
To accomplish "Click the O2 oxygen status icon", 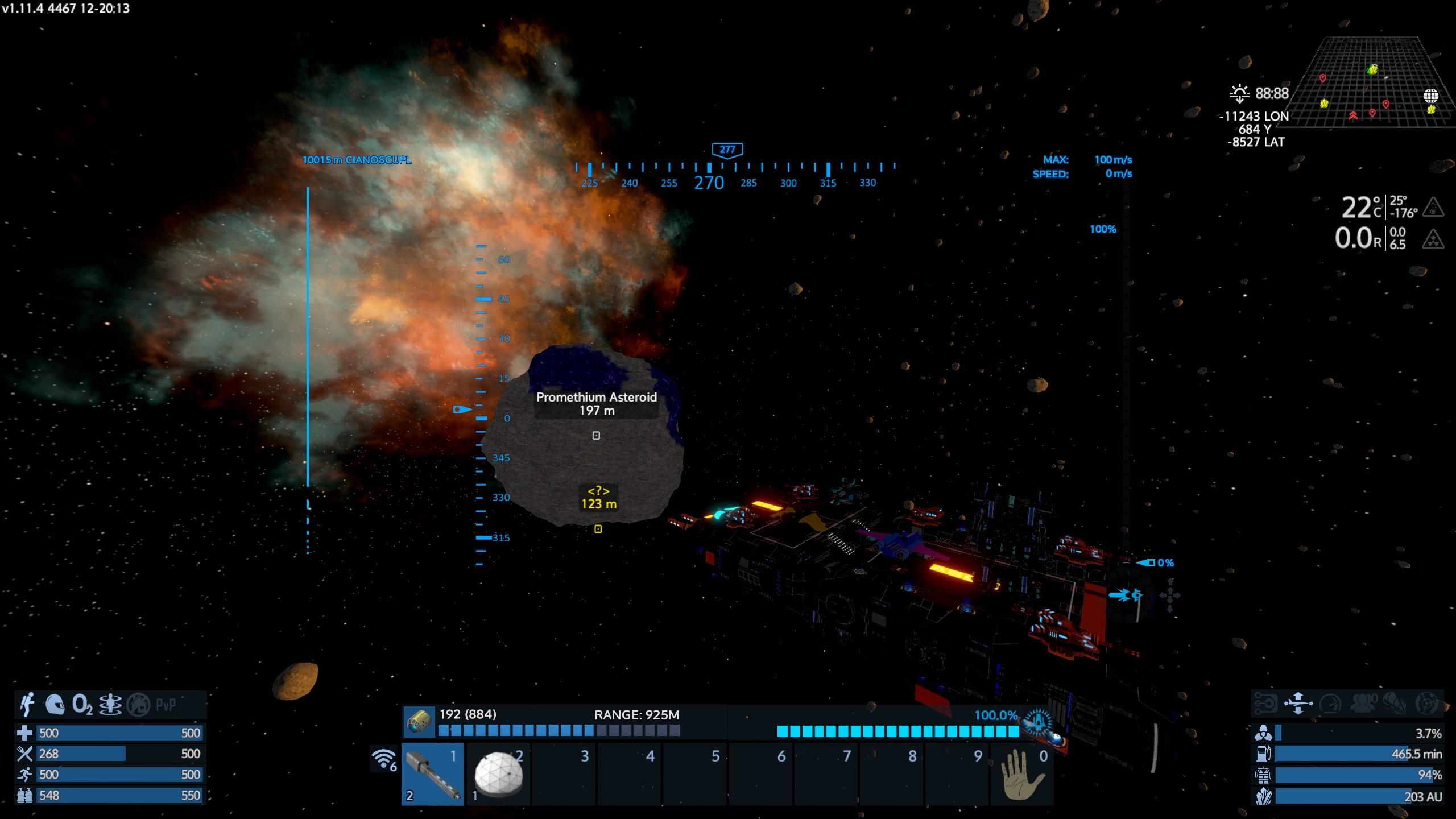I will point(82,705).
